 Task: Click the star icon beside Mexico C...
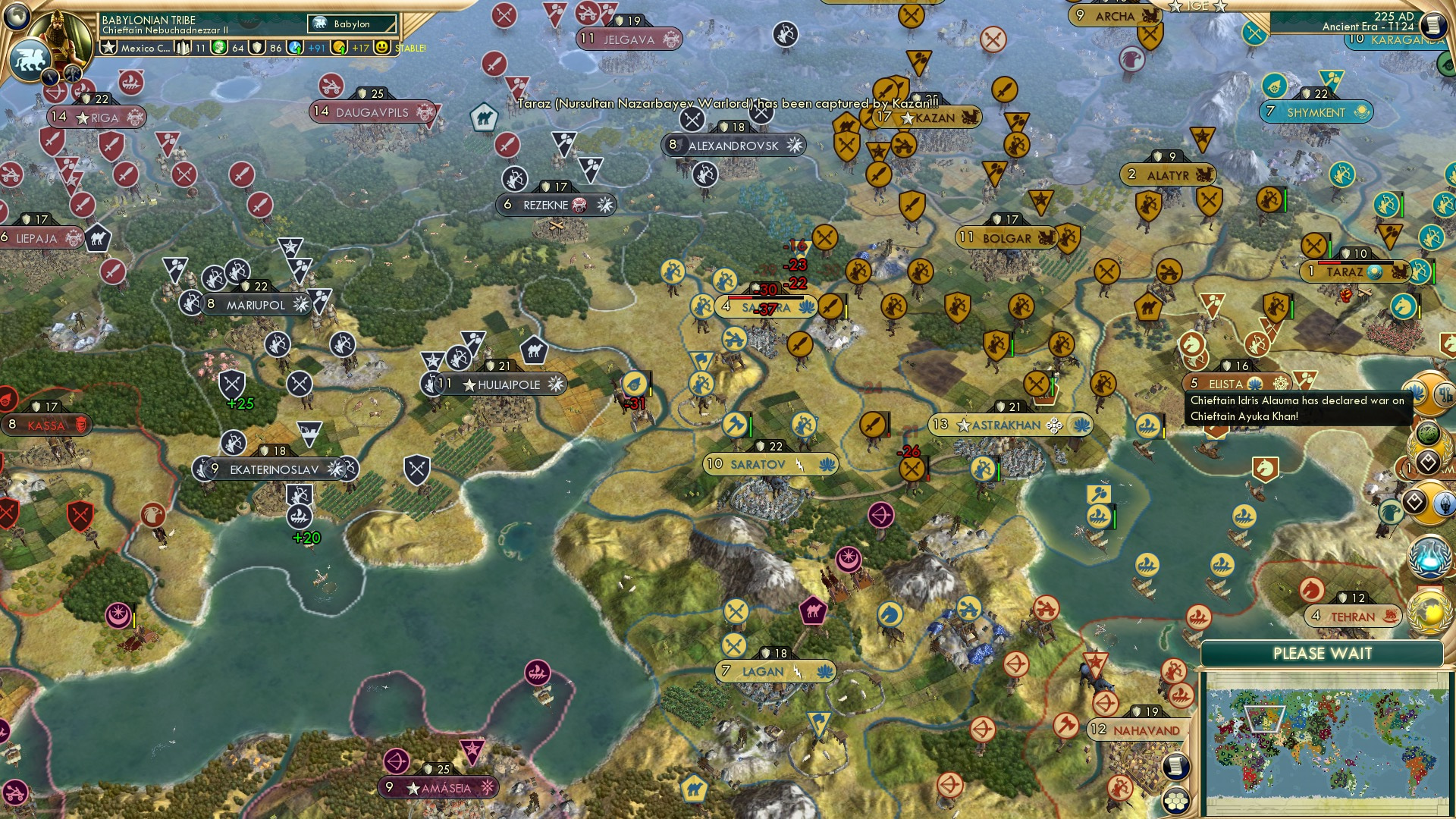pyautogui.click(x=108, y=47)
